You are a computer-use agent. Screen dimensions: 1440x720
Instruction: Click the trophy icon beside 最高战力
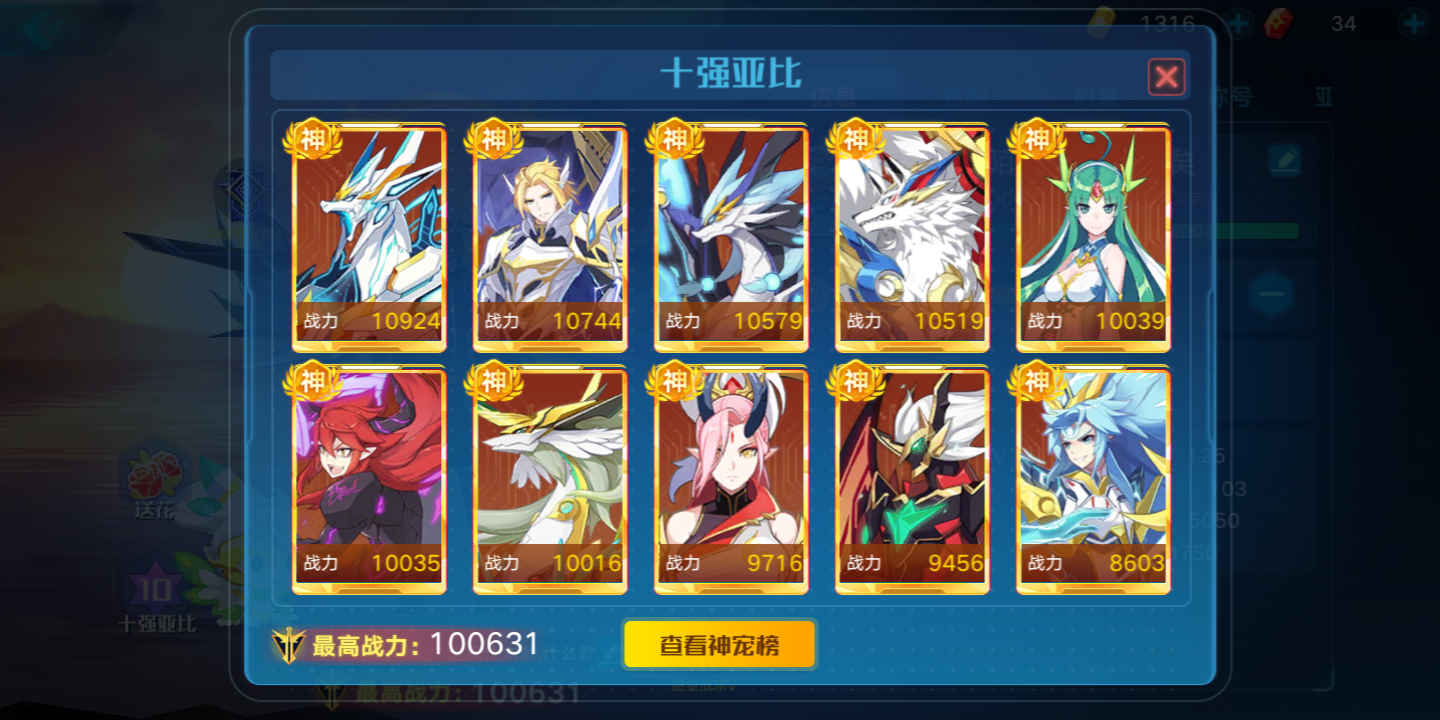click(x=289, y=644)
